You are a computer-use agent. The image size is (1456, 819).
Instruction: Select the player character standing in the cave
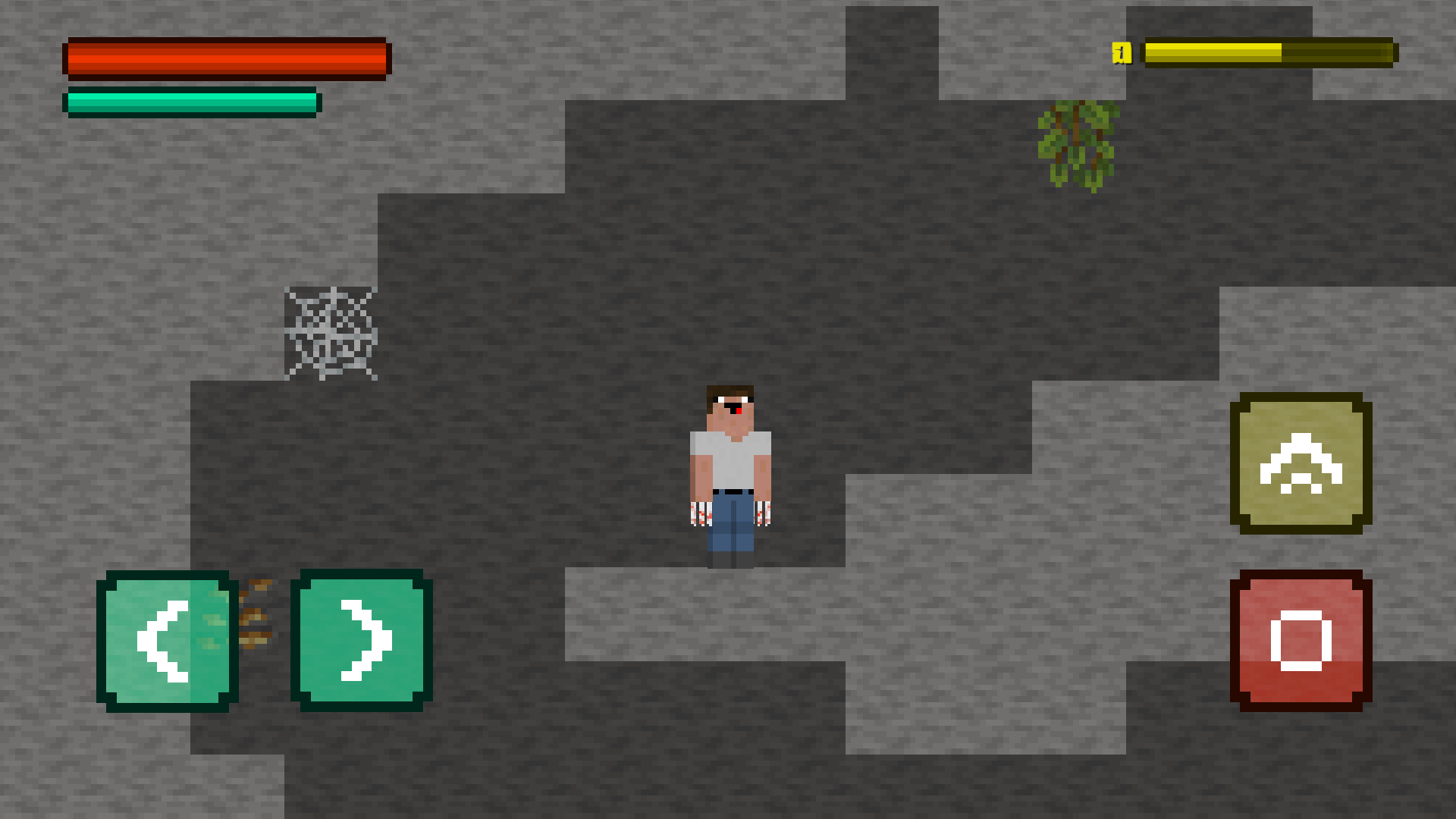point(730,470)
